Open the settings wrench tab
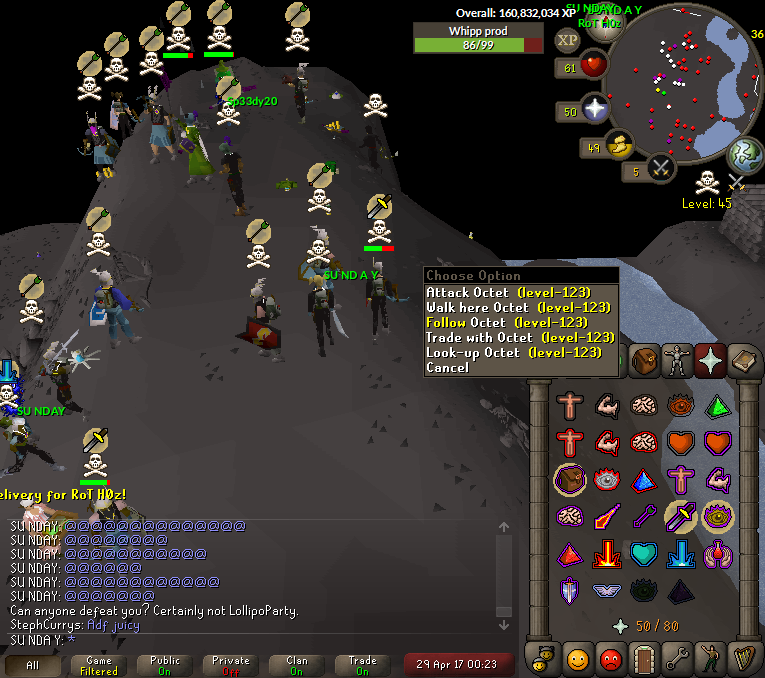The width and height of the screenshot is (765, 678). coord(677,658)
